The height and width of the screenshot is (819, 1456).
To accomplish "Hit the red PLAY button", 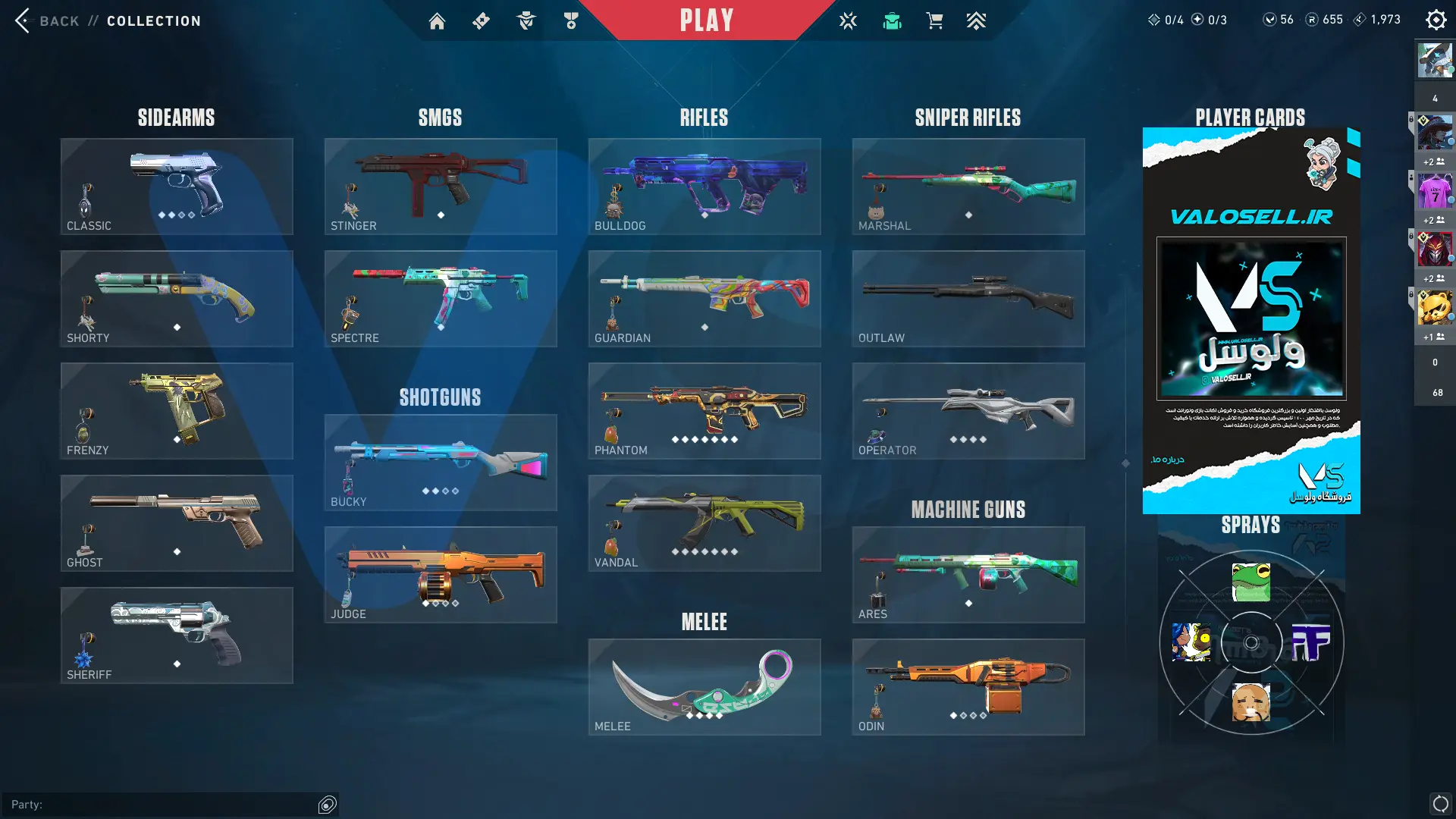I will pyautogui.click(x=706, y=20).
